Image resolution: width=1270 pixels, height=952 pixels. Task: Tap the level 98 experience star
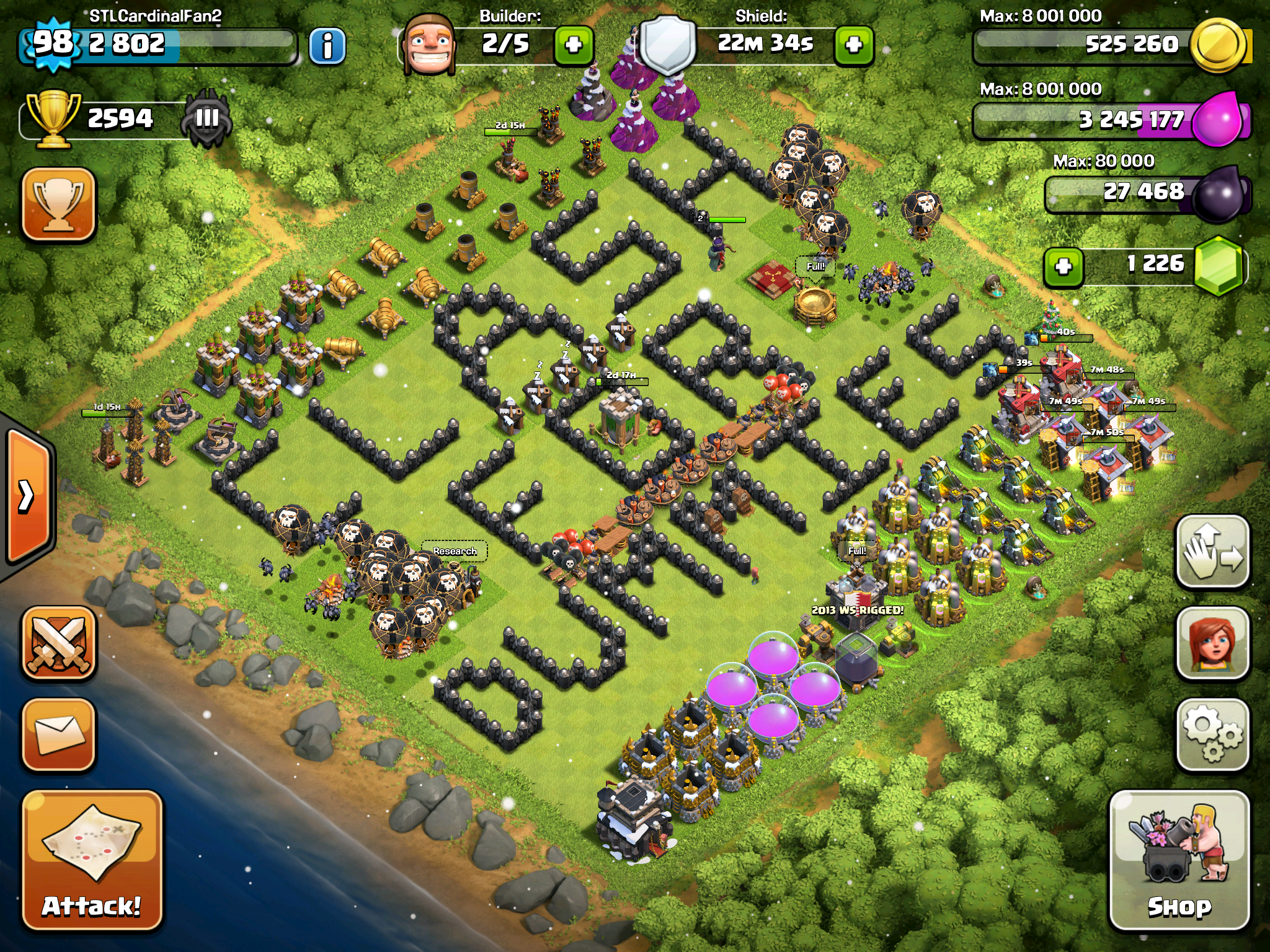tap(53, 43)
